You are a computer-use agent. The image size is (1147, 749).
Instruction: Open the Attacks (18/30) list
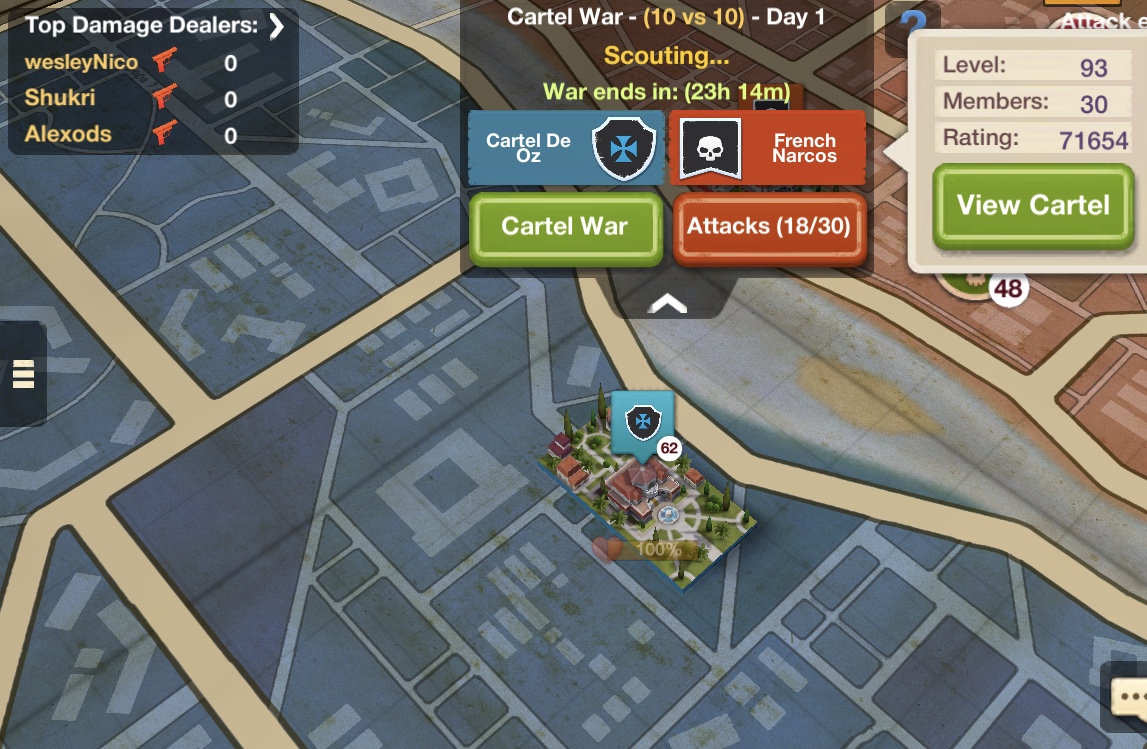[768, 227]
